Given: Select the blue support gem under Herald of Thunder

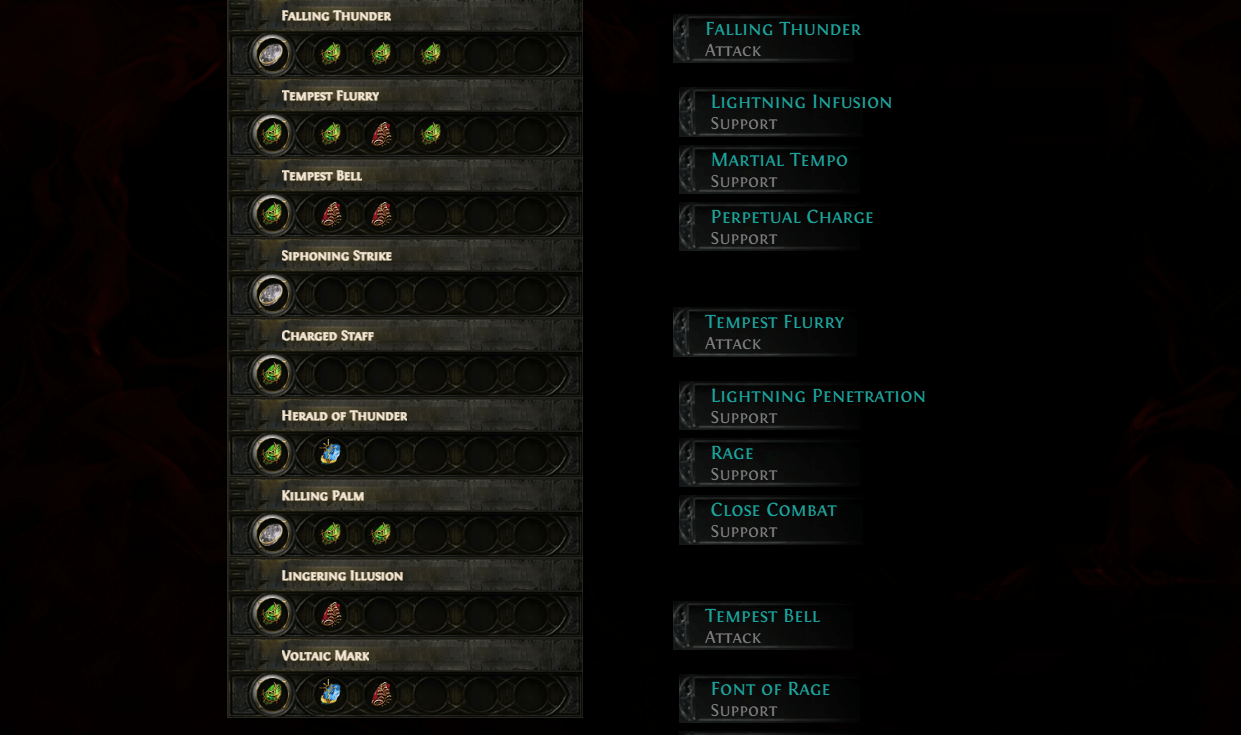Looking at the screenshot, I should point(330,454).
